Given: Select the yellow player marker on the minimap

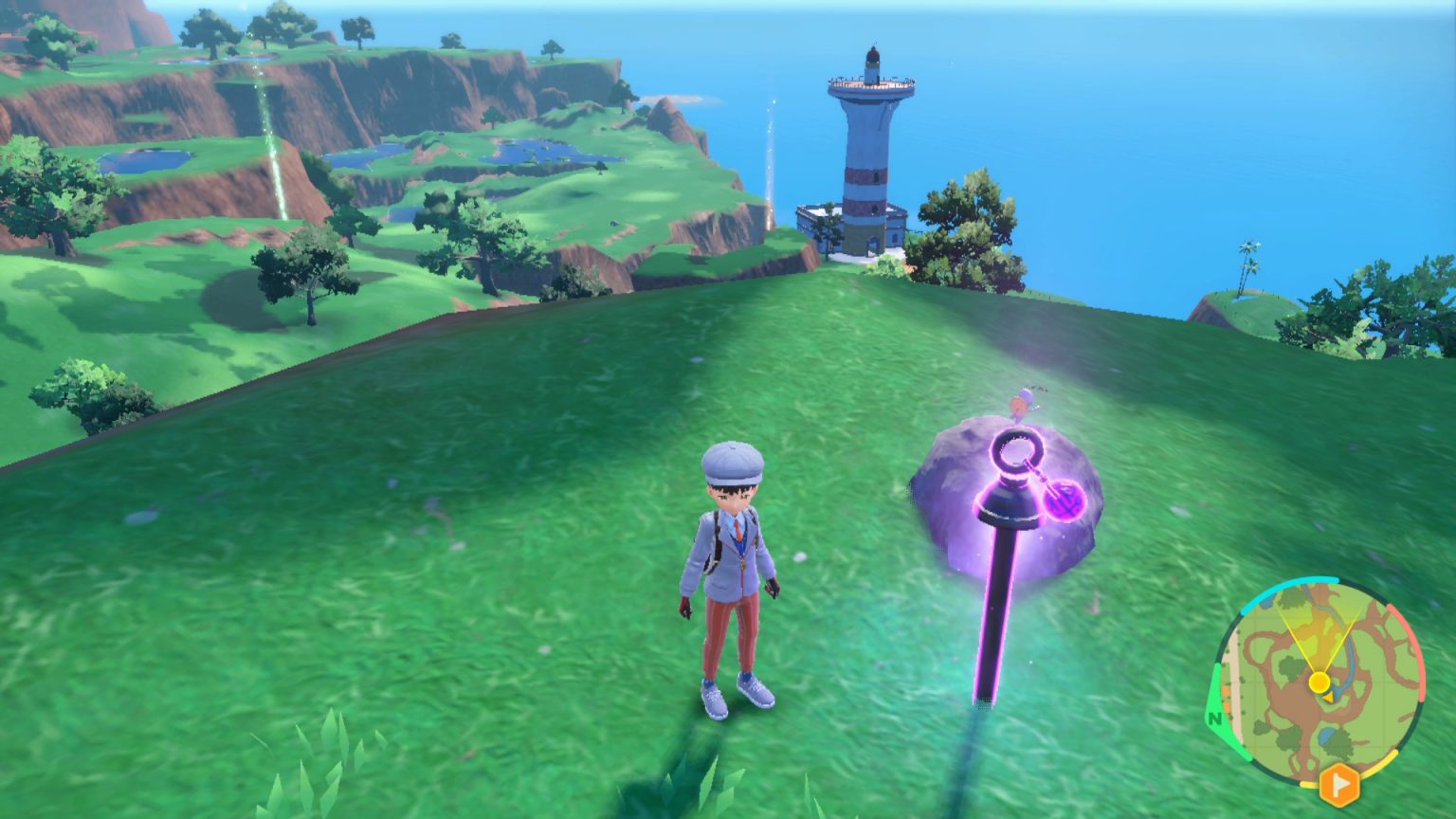Looking at the screenshot, I should (x=1319, y=682).
